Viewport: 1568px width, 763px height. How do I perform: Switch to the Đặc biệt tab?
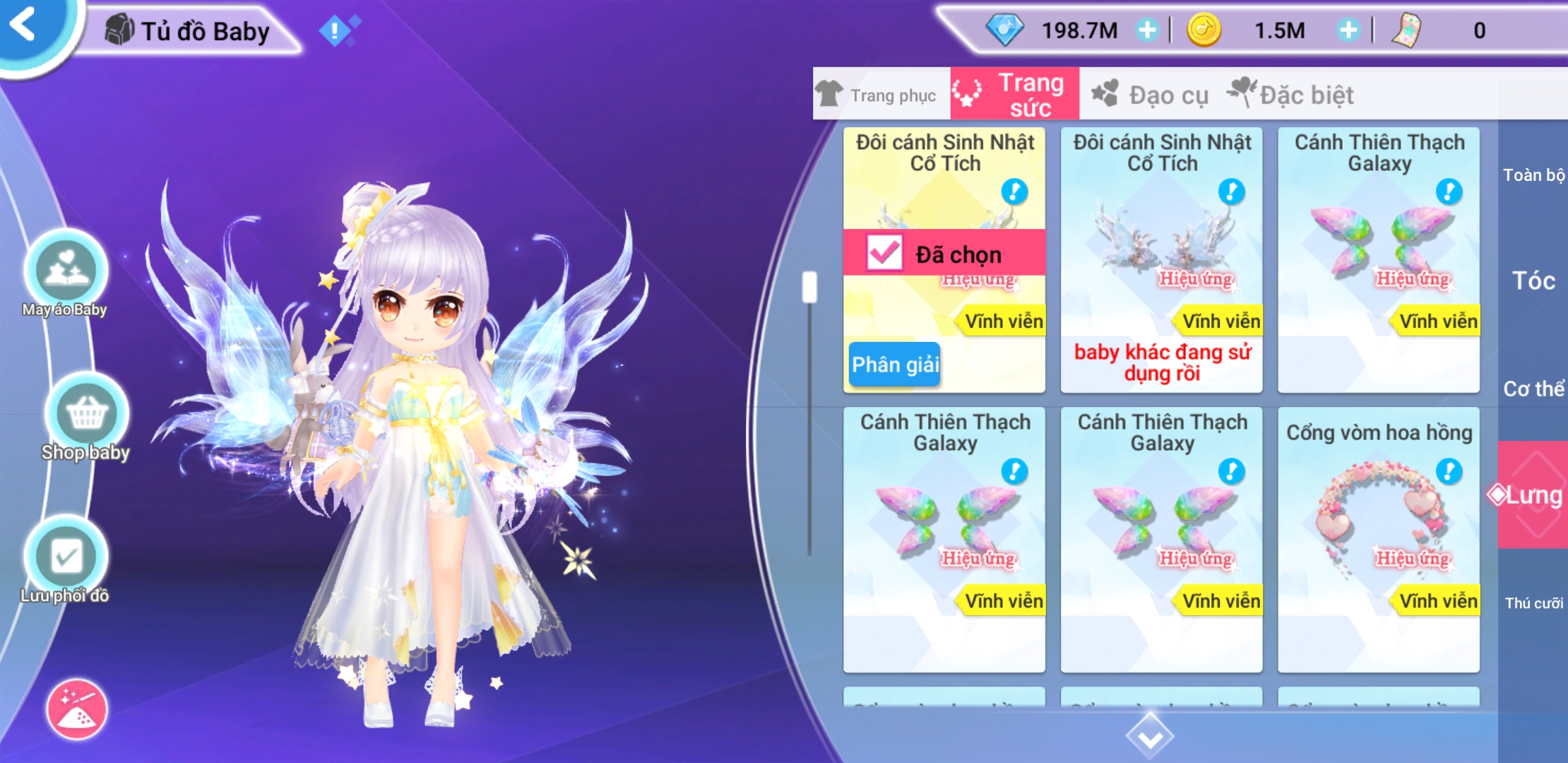point(1291,95)
